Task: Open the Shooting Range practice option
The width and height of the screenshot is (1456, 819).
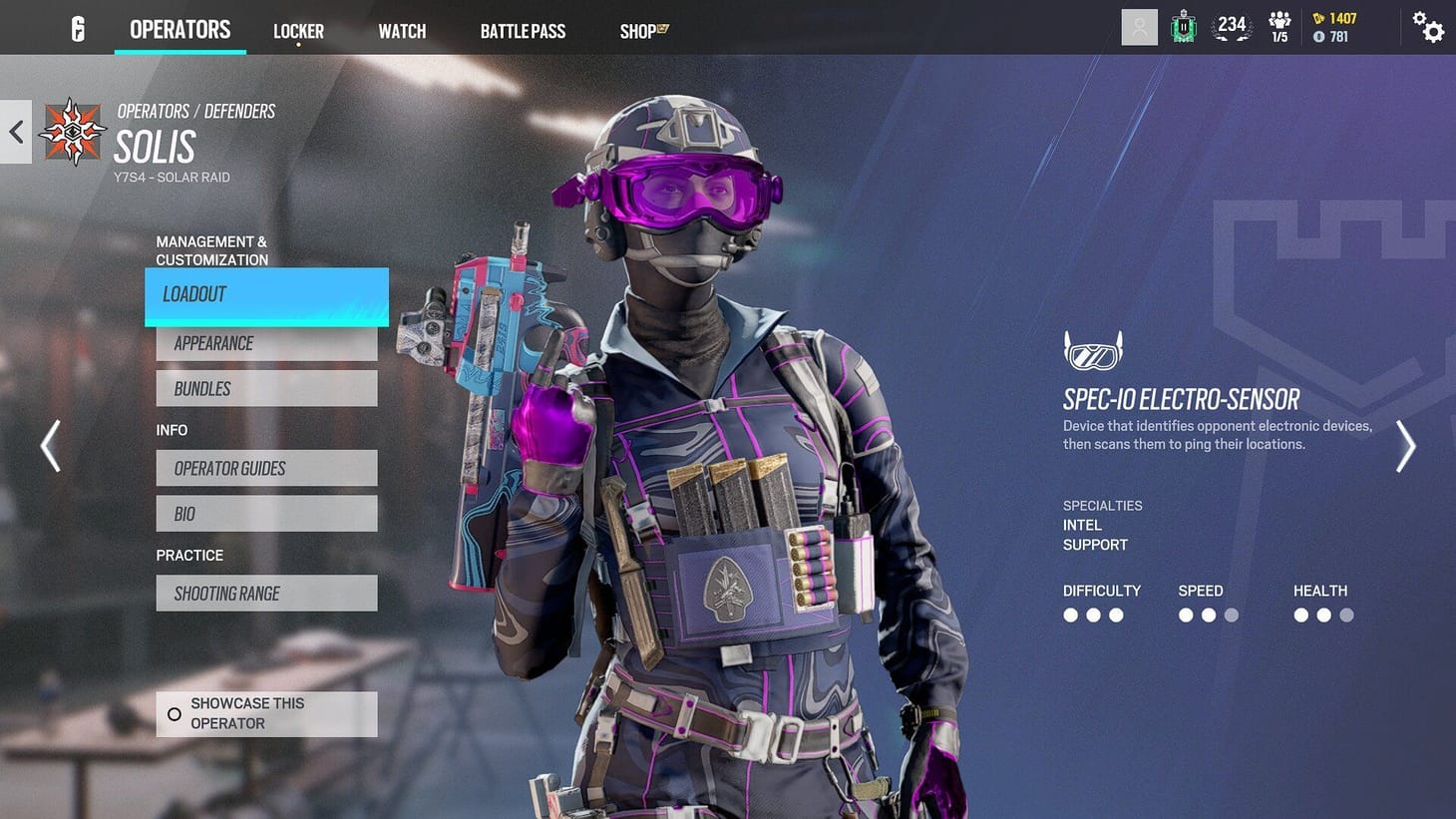Action: 265,593
